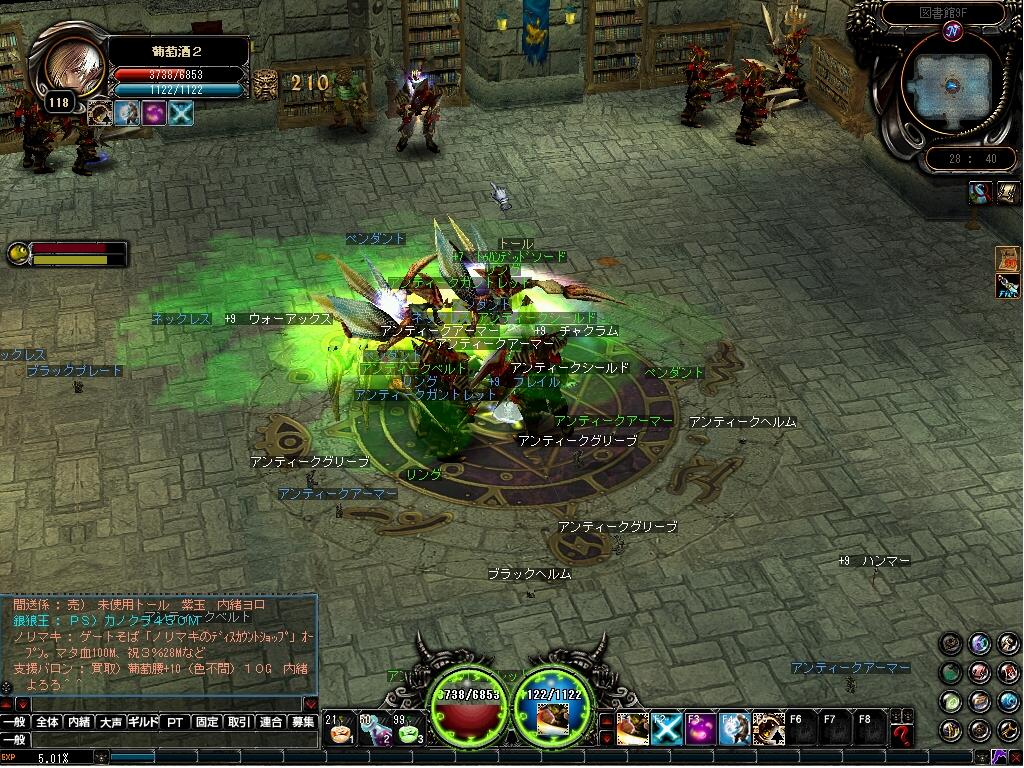Activate the F4 blue warrior skill

click(x=734, y=729)
